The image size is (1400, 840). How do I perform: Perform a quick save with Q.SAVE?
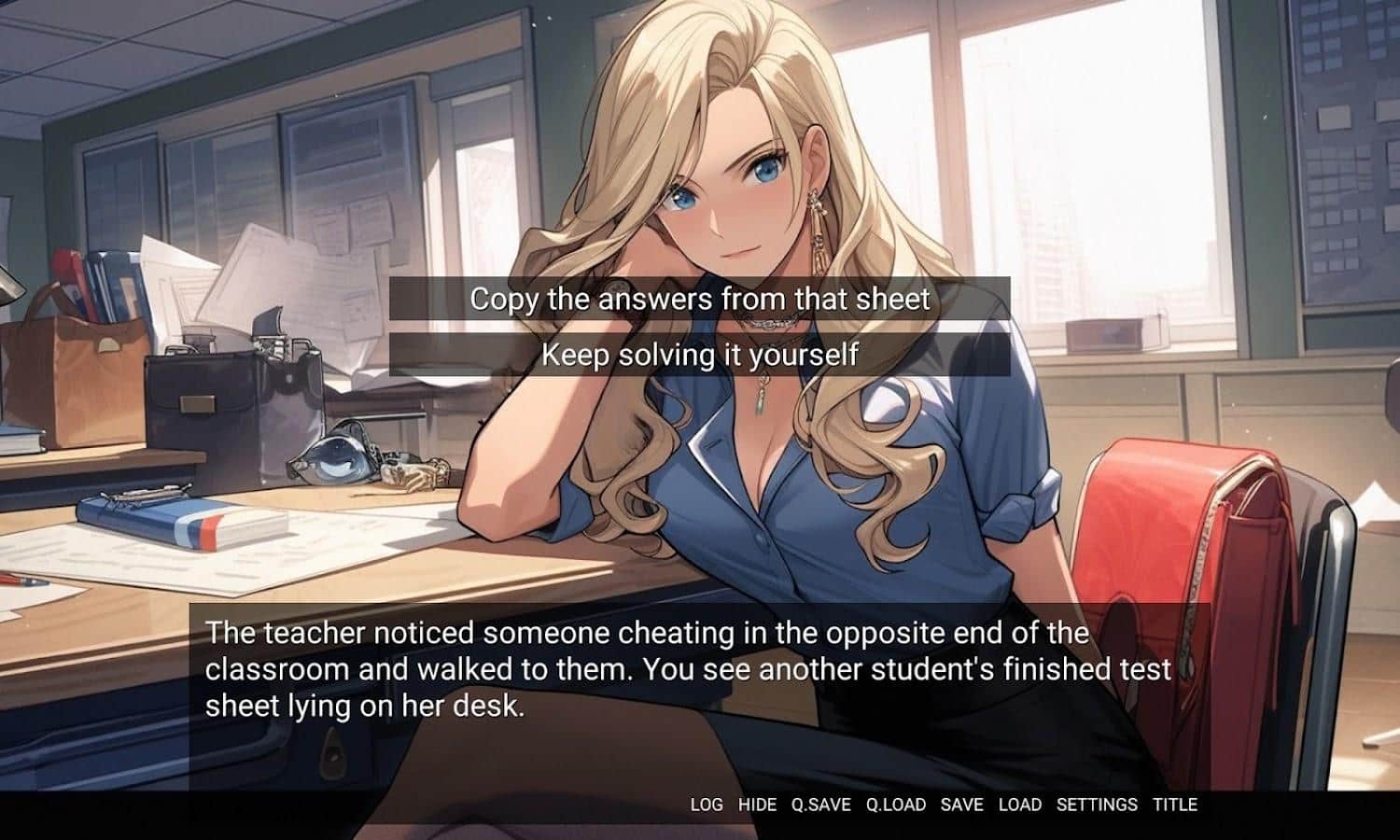point(819,804)
